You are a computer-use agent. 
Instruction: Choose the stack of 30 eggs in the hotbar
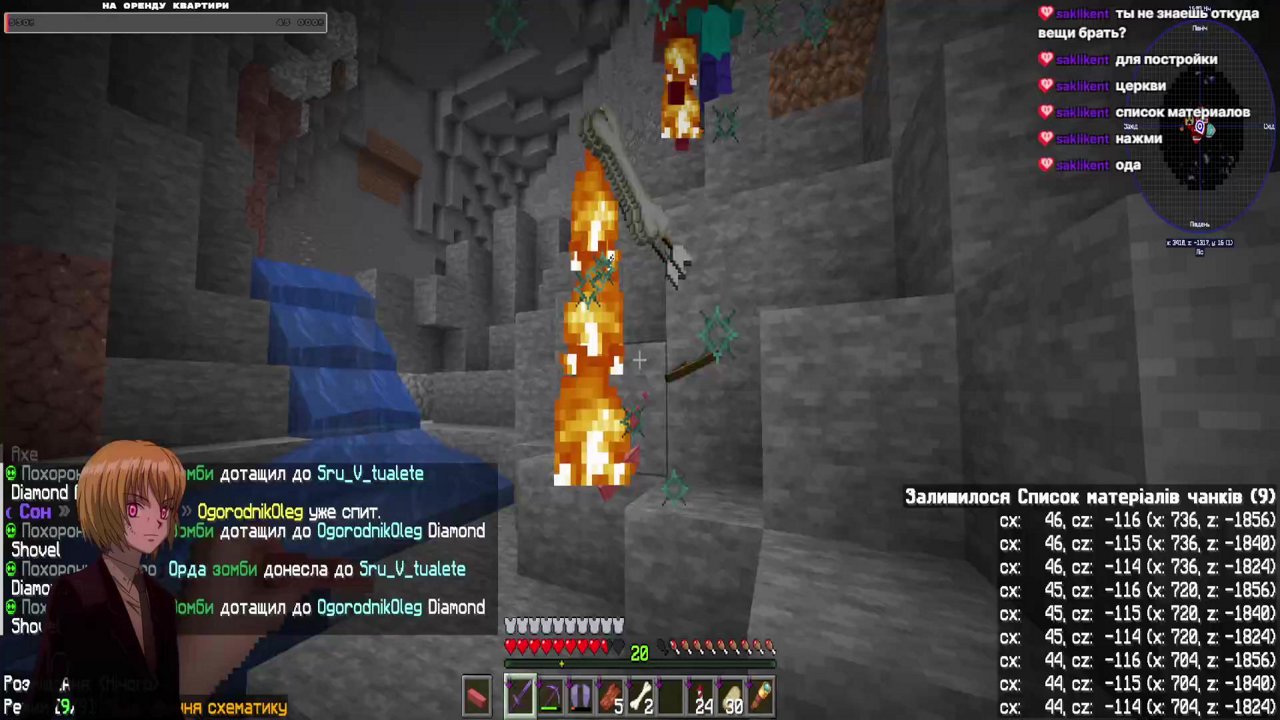click(729, 695)
